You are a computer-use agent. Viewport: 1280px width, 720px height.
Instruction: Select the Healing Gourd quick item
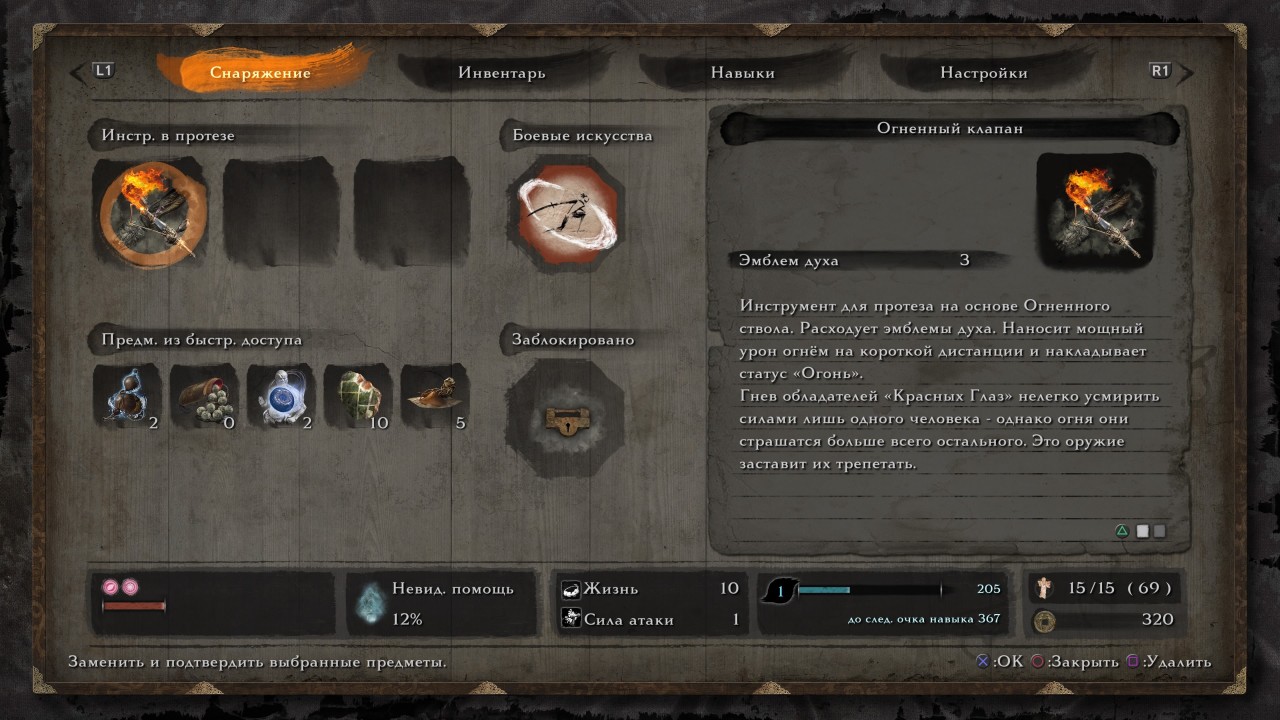coord(126,397)
